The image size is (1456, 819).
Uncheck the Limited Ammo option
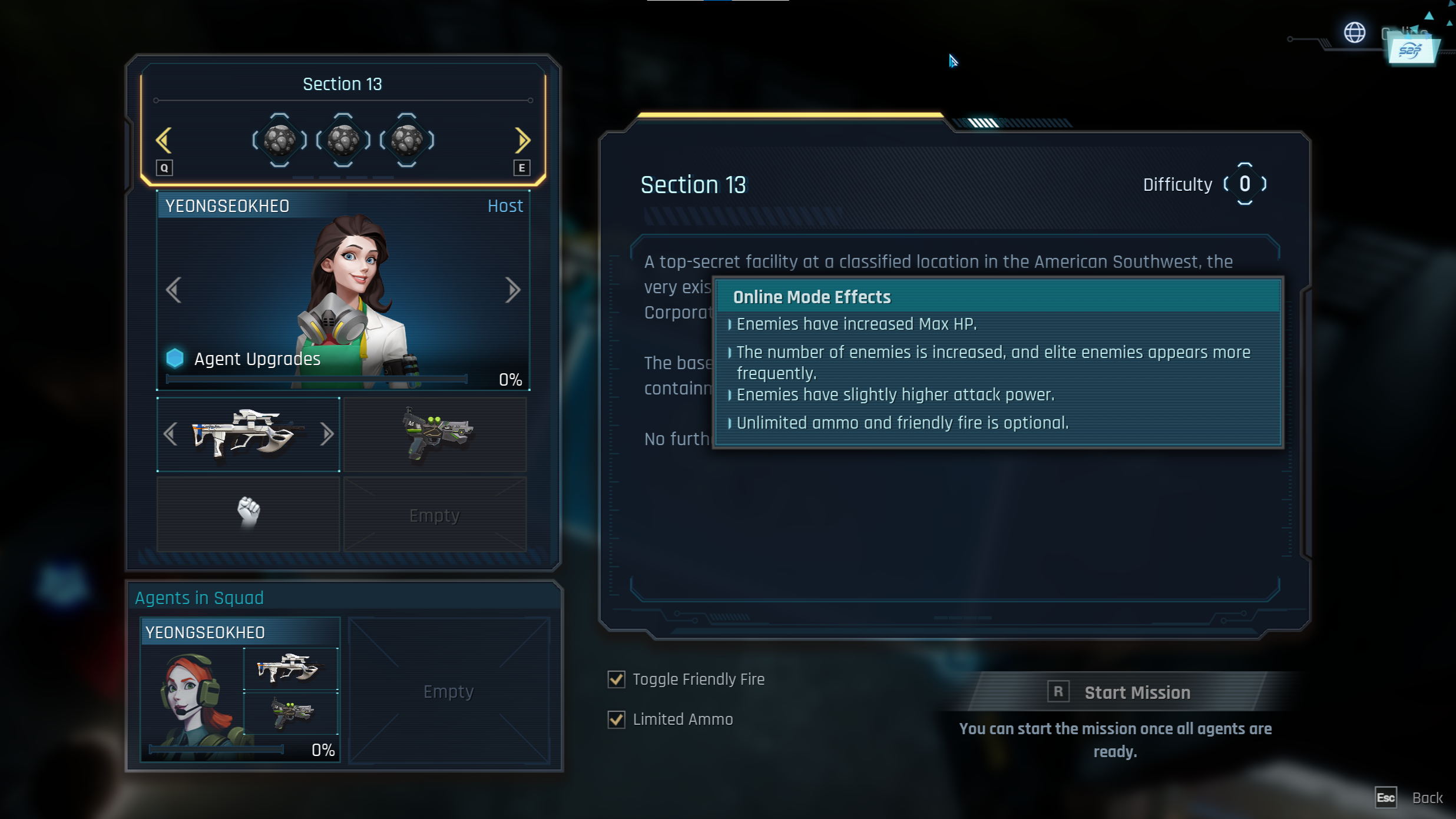(616, 719)
